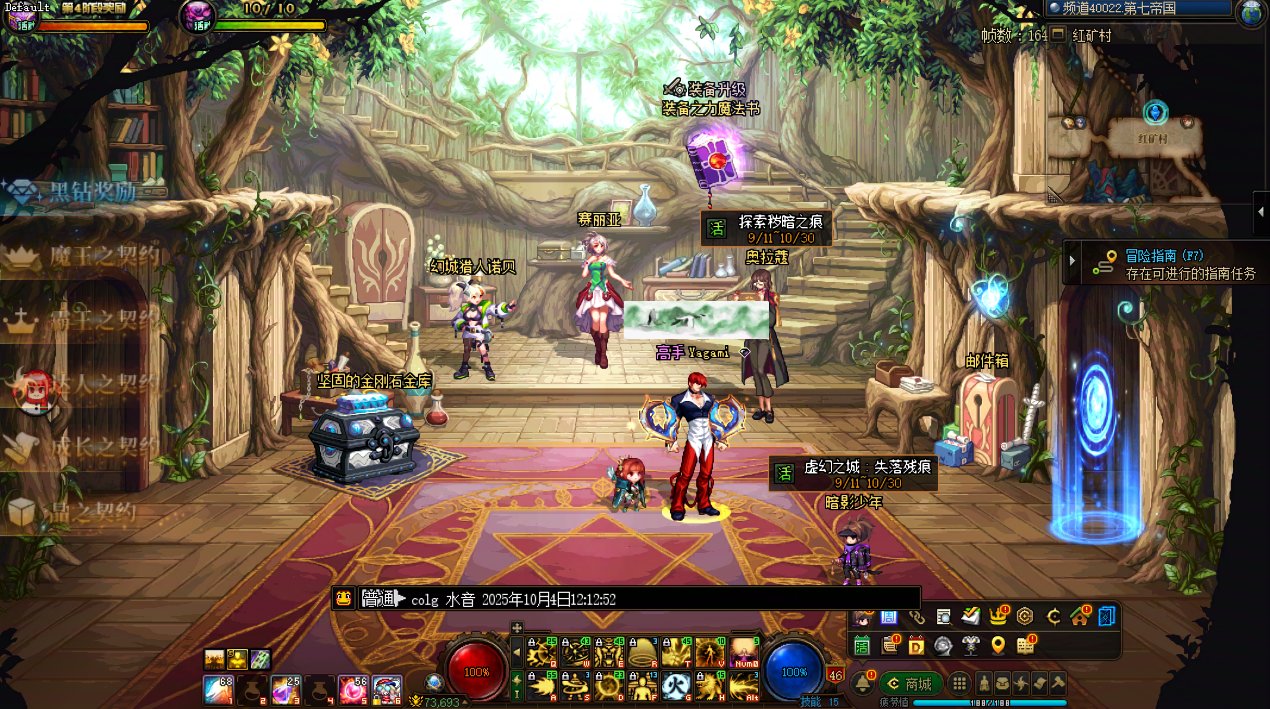Select the purple crystal item in slot 3
The height and width of the screenshot is (709, 1270).
[x=285, y=688]
